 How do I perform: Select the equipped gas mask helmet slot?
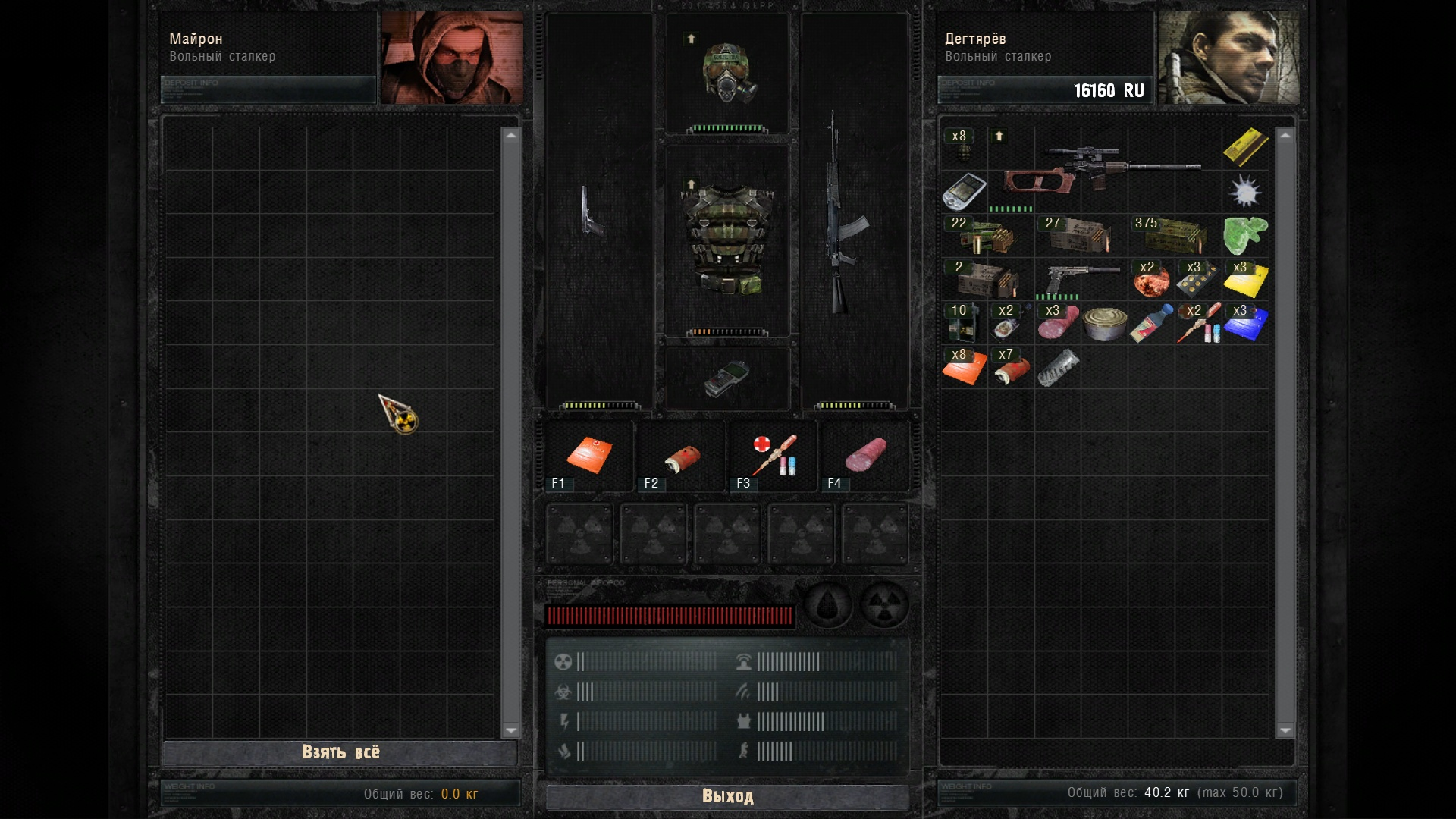728,74
